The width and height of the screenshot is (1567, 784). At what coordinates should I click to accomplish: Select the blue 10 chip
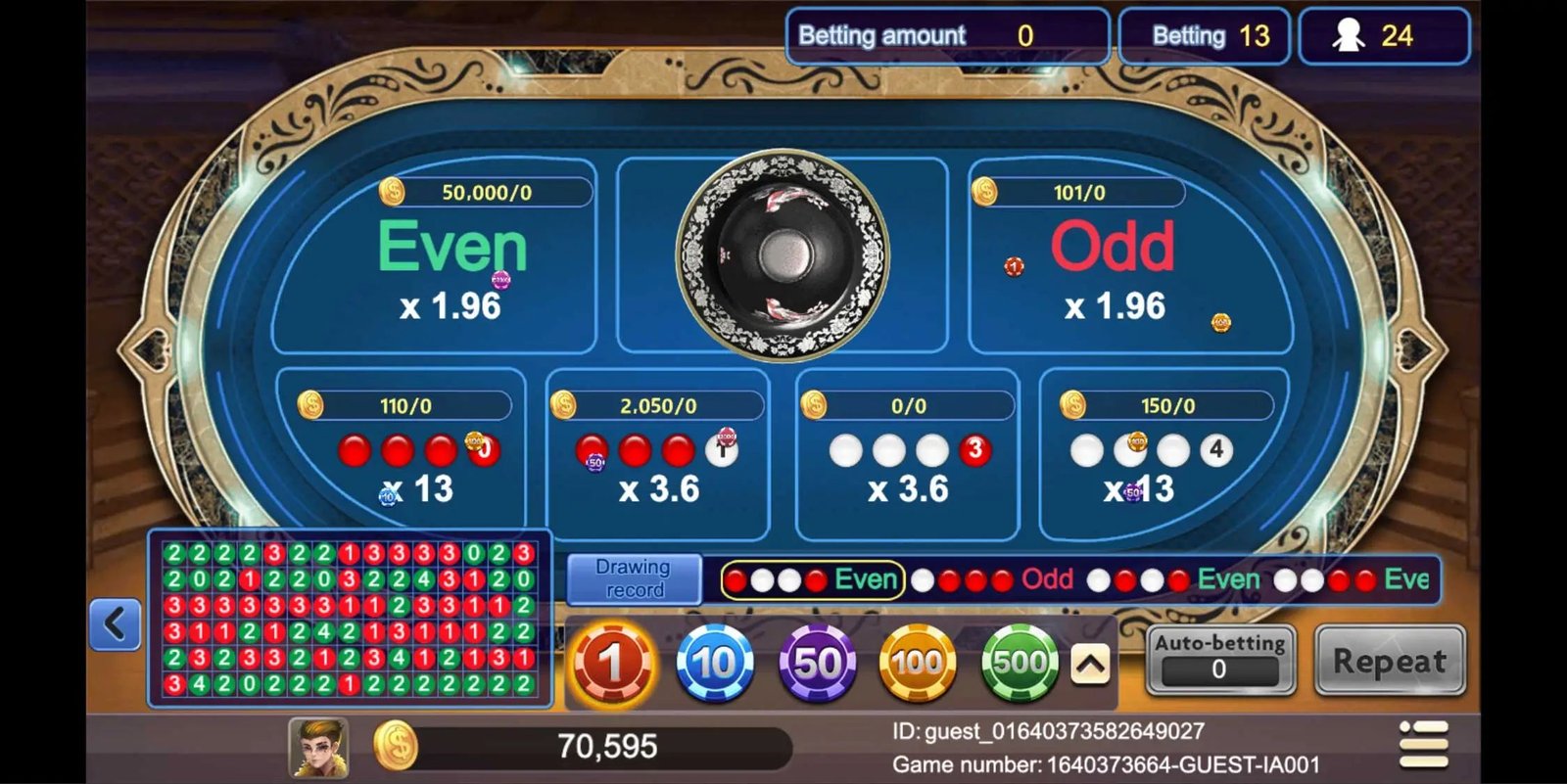(x=714, y=664)
